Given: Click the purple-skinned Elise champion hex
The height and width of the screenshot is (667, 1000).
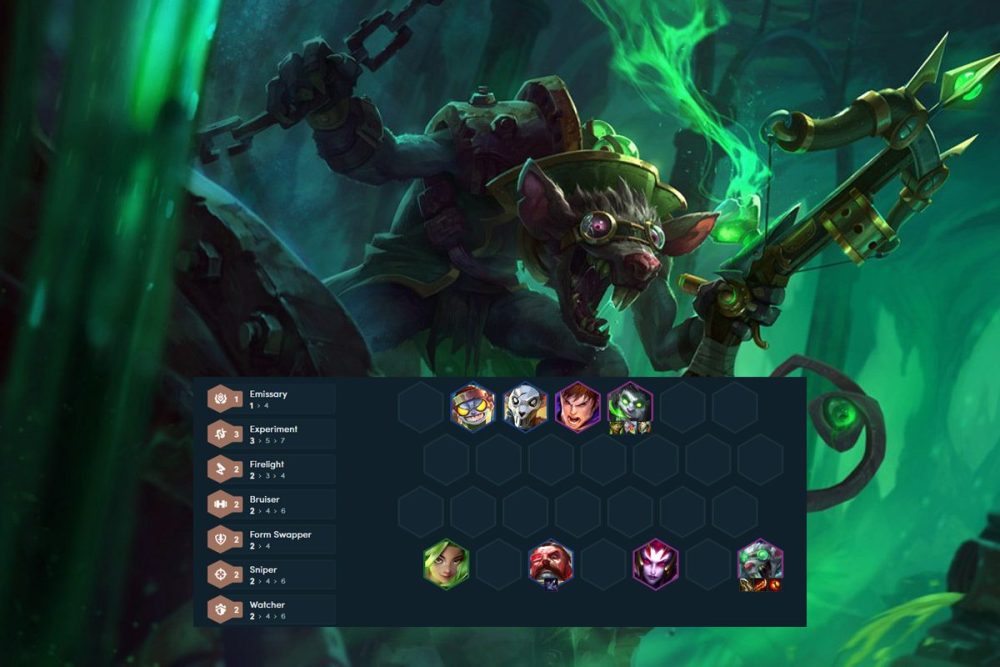Looking at the screenshot, I should point(656,563).
